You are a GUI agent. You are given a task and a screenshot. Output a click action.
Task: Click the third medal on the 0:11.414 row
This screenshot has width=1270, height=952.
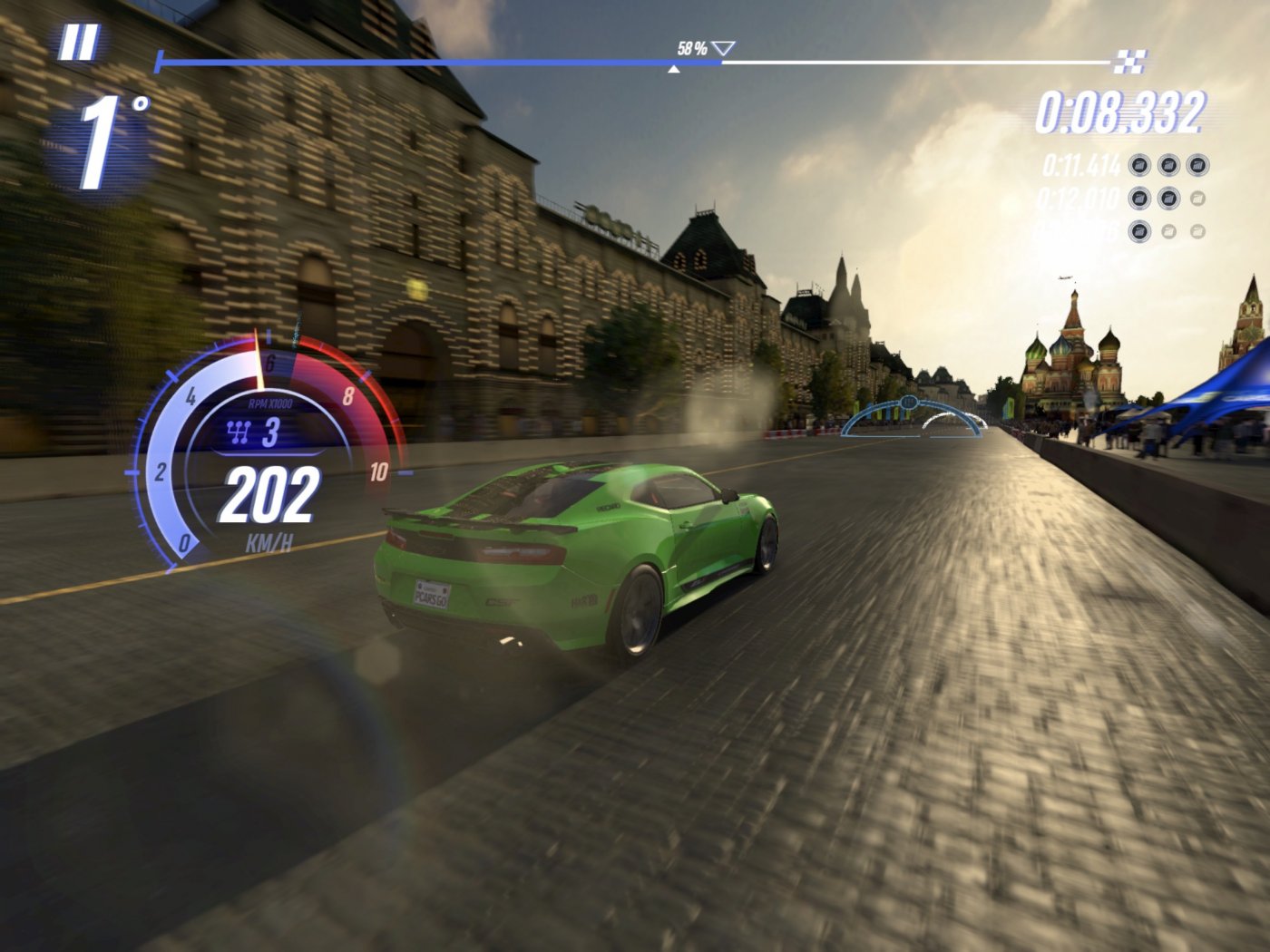click(x=1197, y=165)
